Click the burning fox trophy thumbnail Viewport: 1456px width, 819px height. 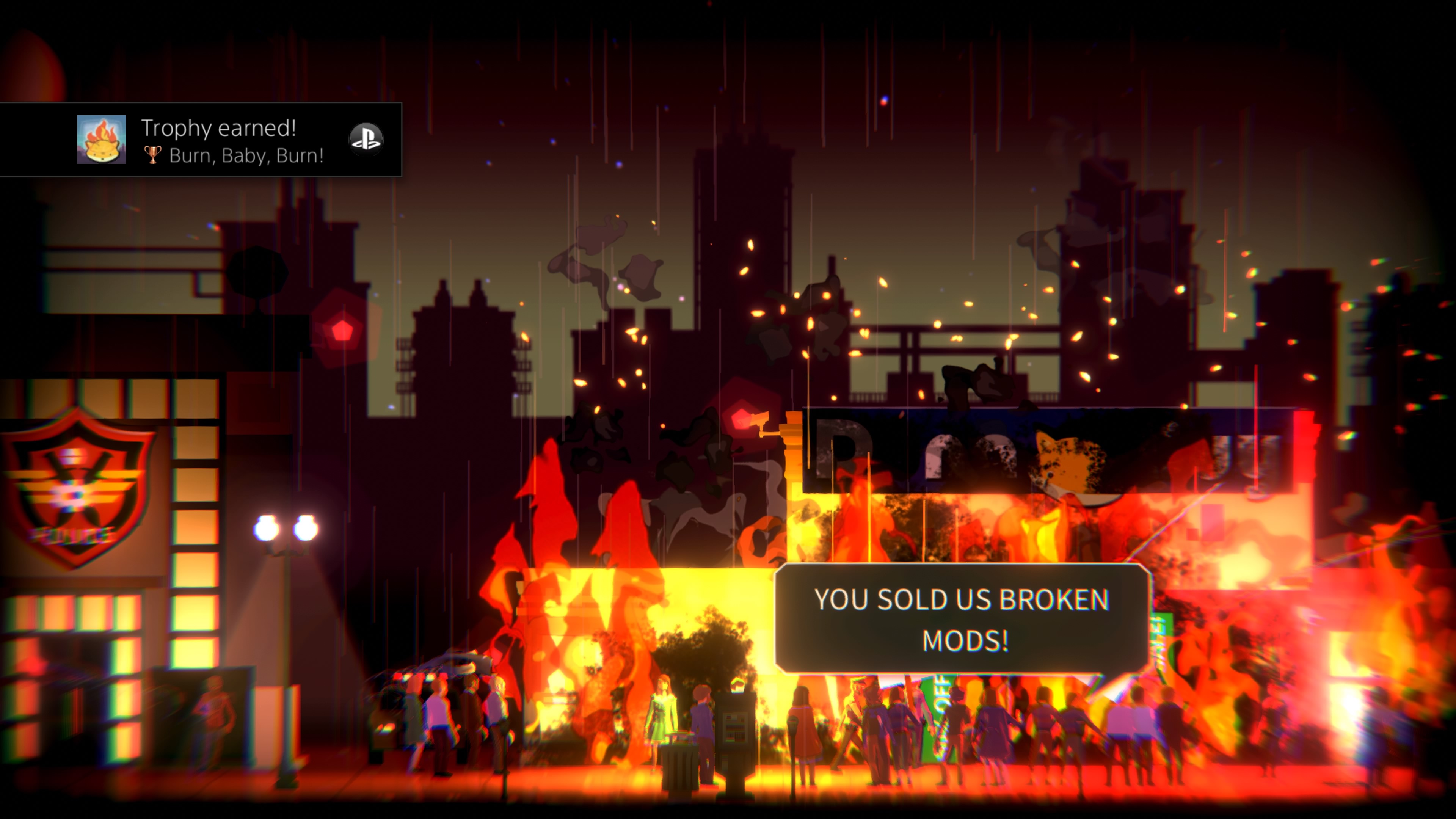click(x=102, y=140)
